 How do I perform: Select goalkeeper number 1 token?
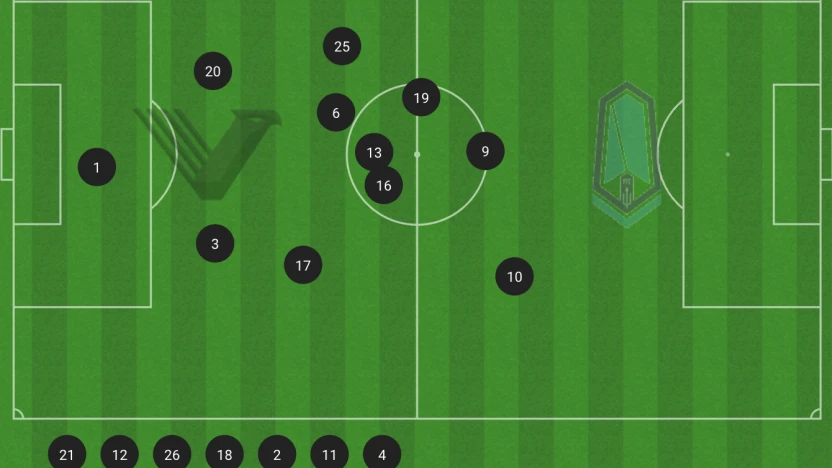(x=97, y=167)
